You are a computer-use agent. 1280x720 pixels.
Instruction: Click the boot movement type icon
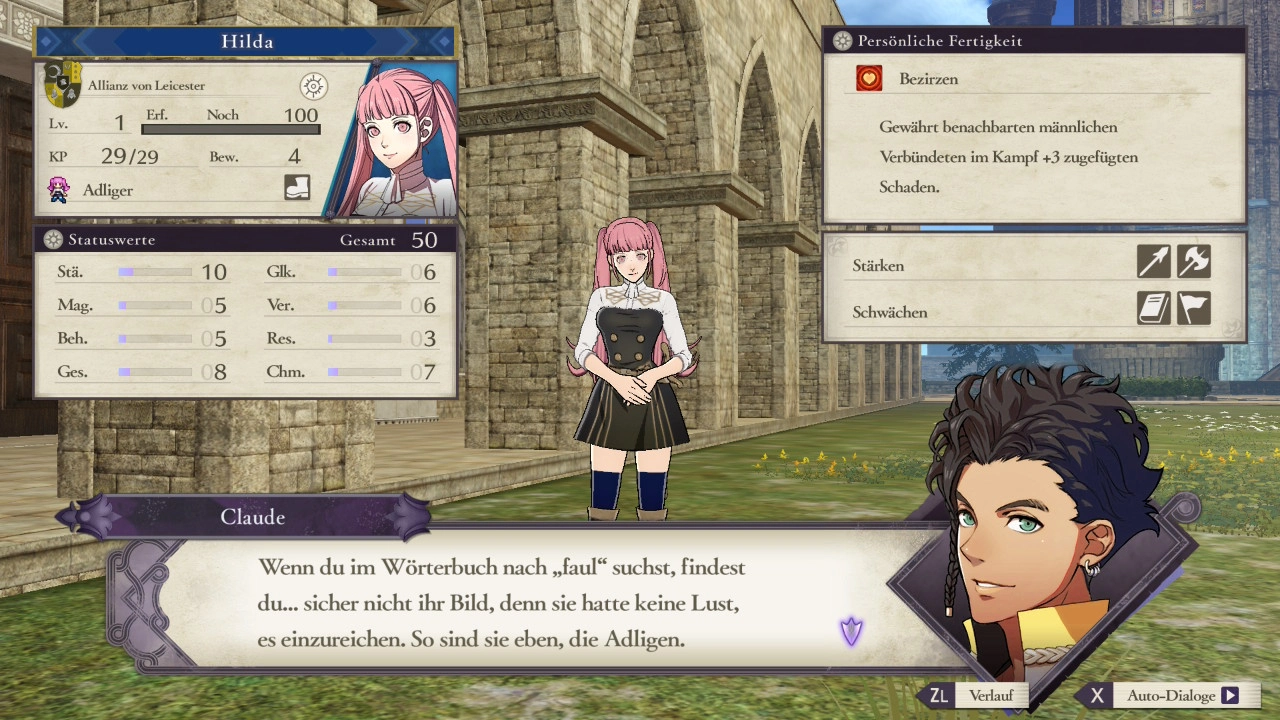click(x=297, y=187)
